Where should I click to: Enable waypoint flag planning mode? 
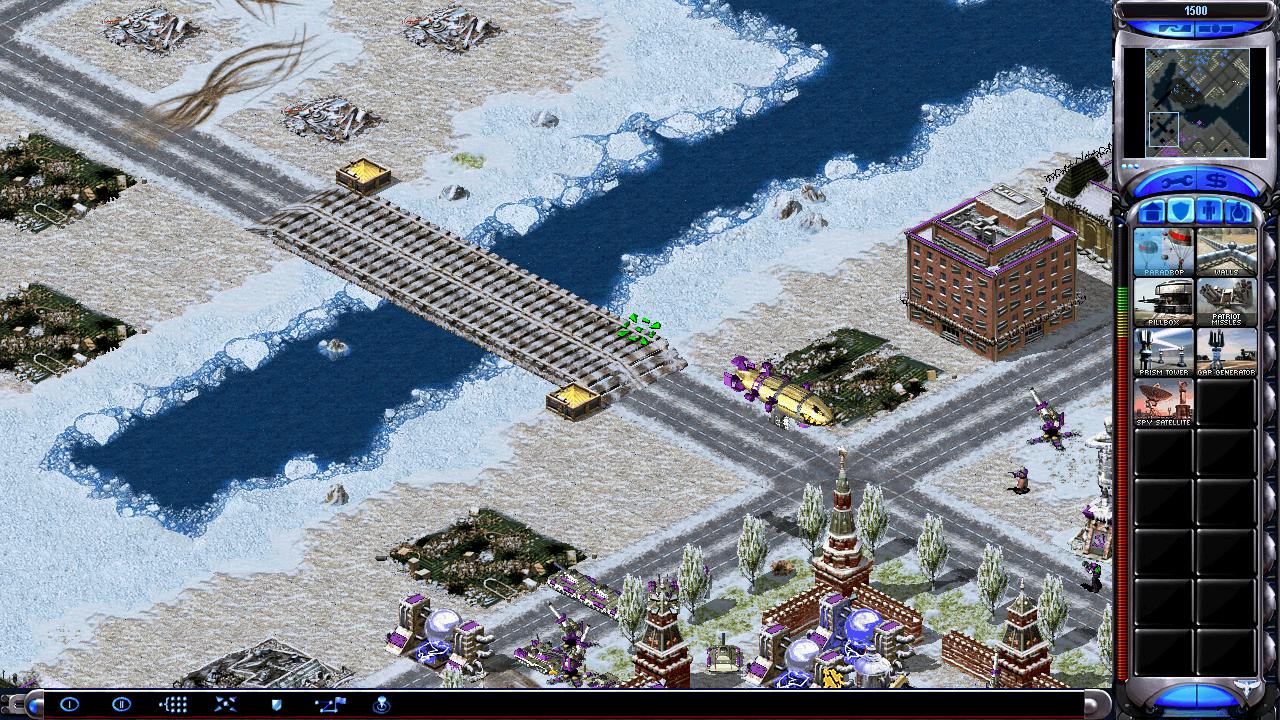(x=330, y=704)
